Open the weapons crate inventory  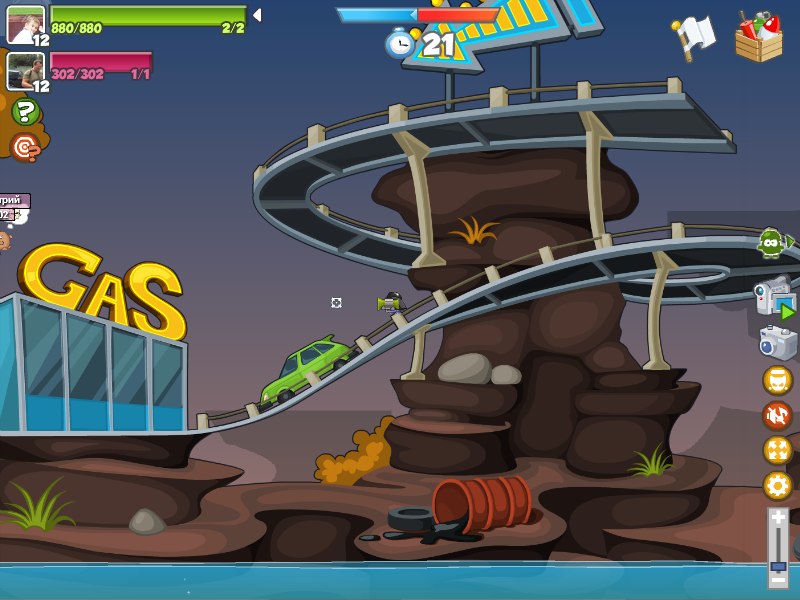coord(759,37)
